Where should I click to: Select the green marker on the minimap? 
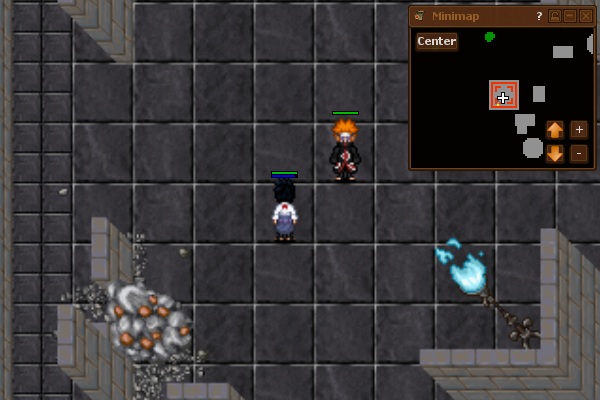tap(490, 37)
